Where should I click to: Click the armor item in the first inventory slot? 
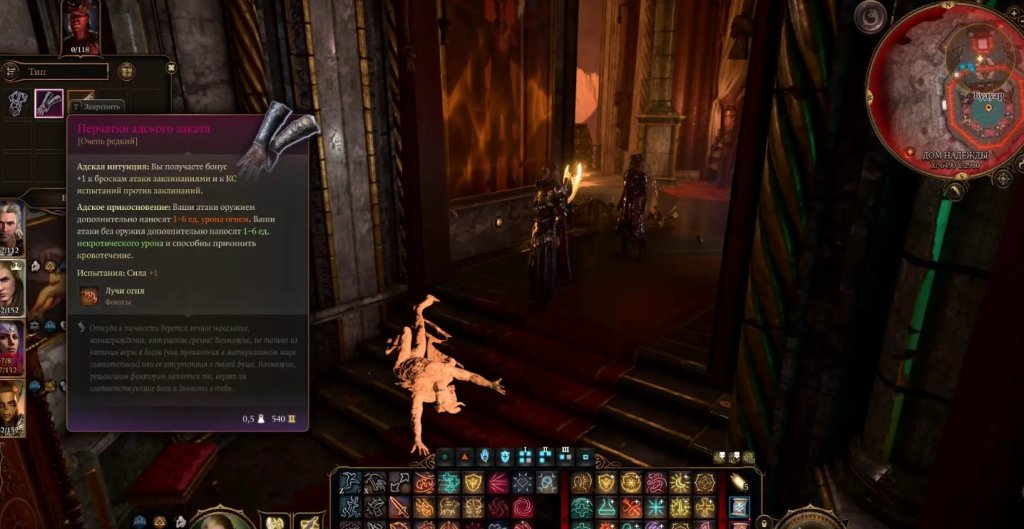click(x=18, y=103)
